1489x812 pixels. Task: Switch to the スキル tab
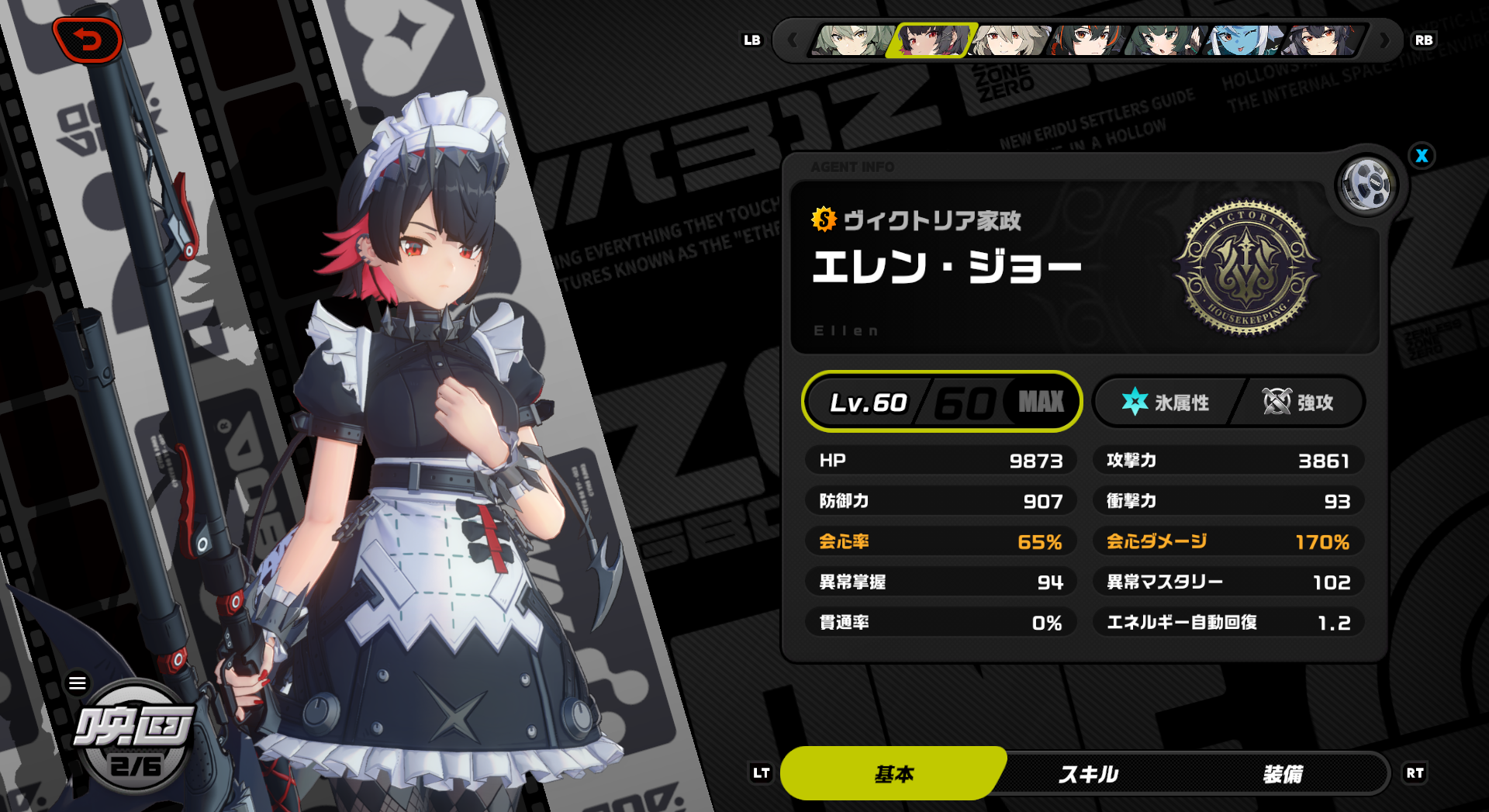pos(1088,773)
